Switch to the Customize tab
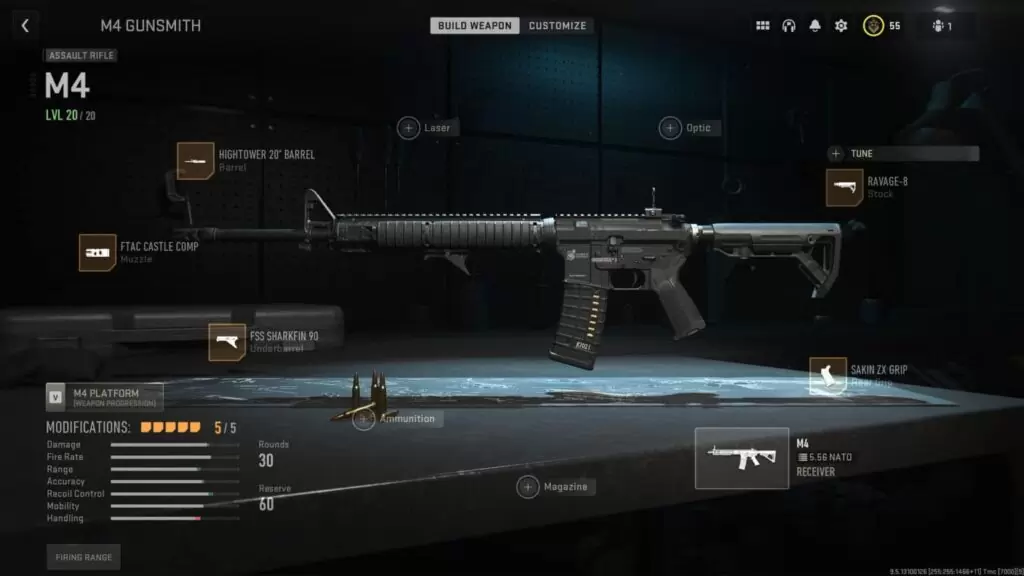The image size is (1024, 576). [557, 26]
